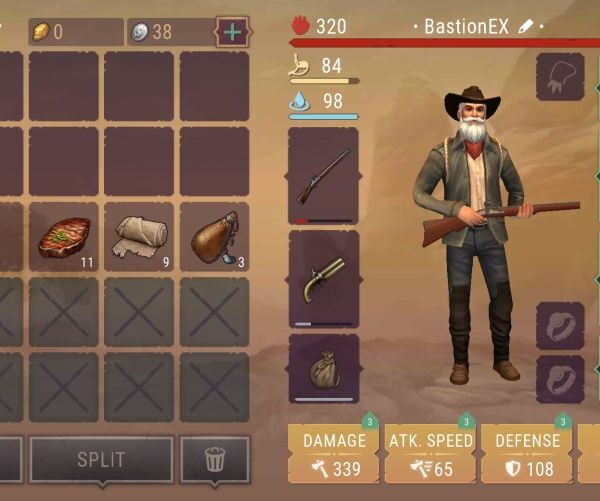Select the equipped flintlock pistol slot

pos(323,278)
